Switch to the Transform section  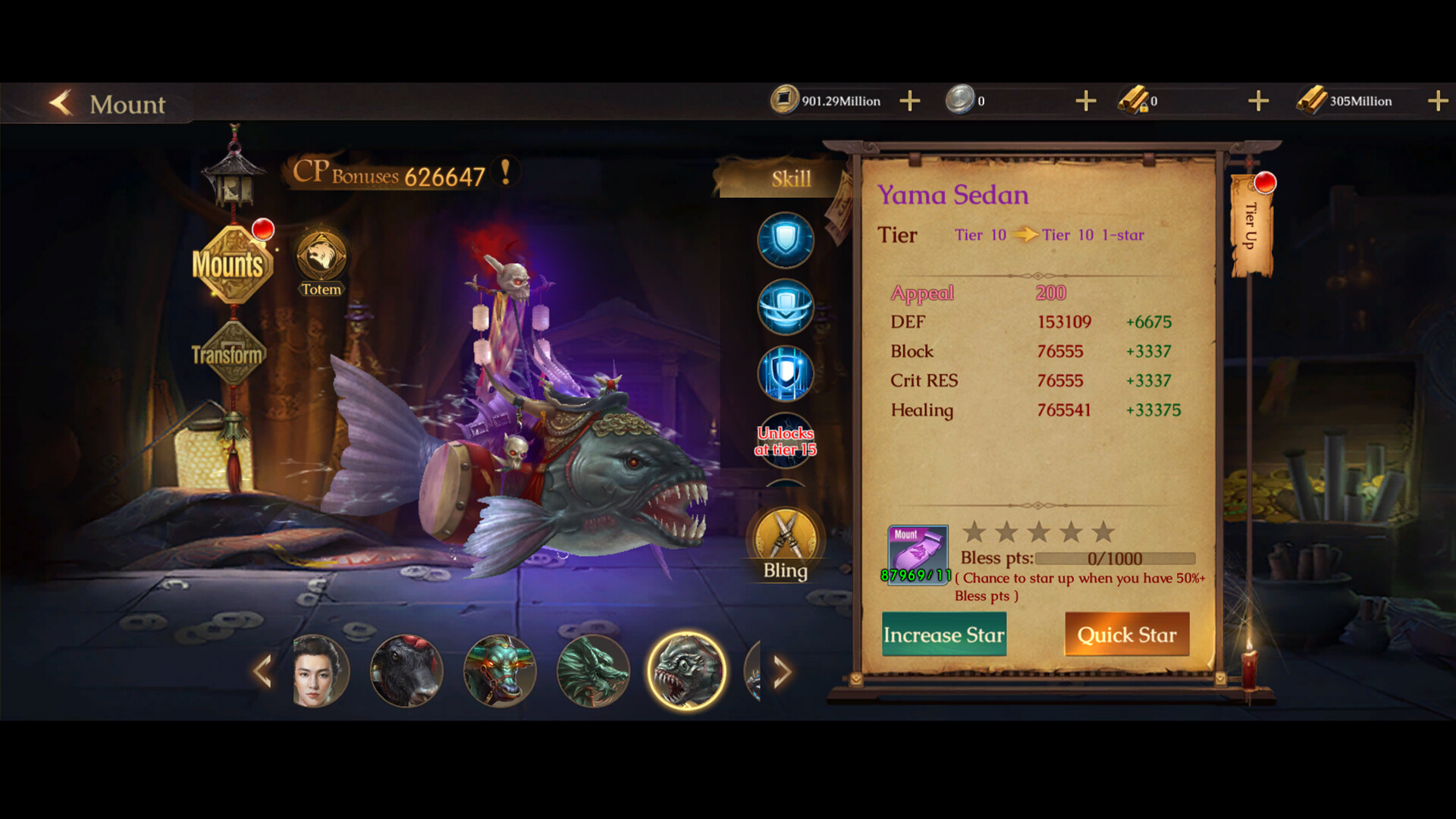click(225, 353)
